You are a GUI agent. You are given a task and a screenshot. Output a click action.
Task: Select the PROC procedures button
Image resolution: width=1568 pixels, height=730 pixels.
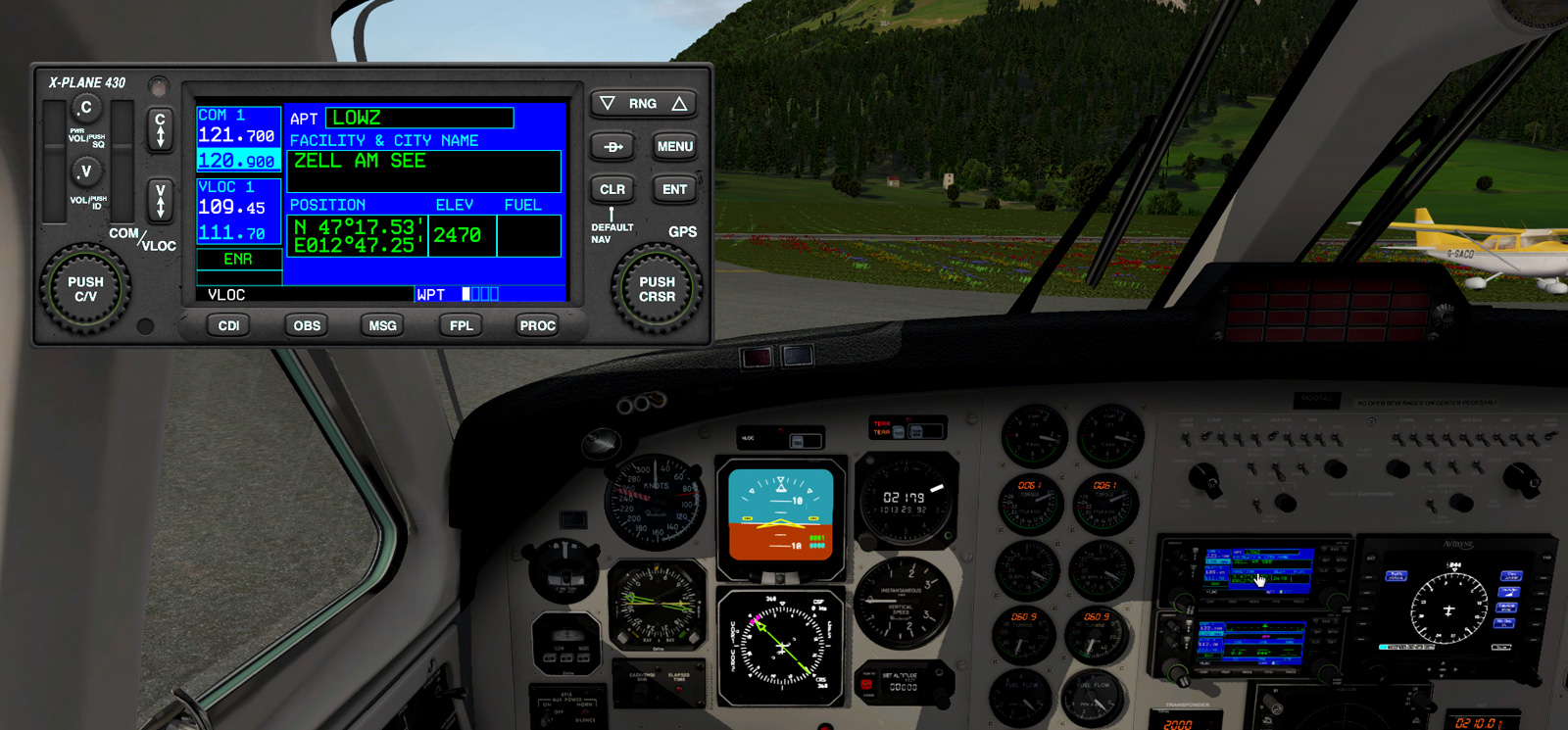[536, 325]
